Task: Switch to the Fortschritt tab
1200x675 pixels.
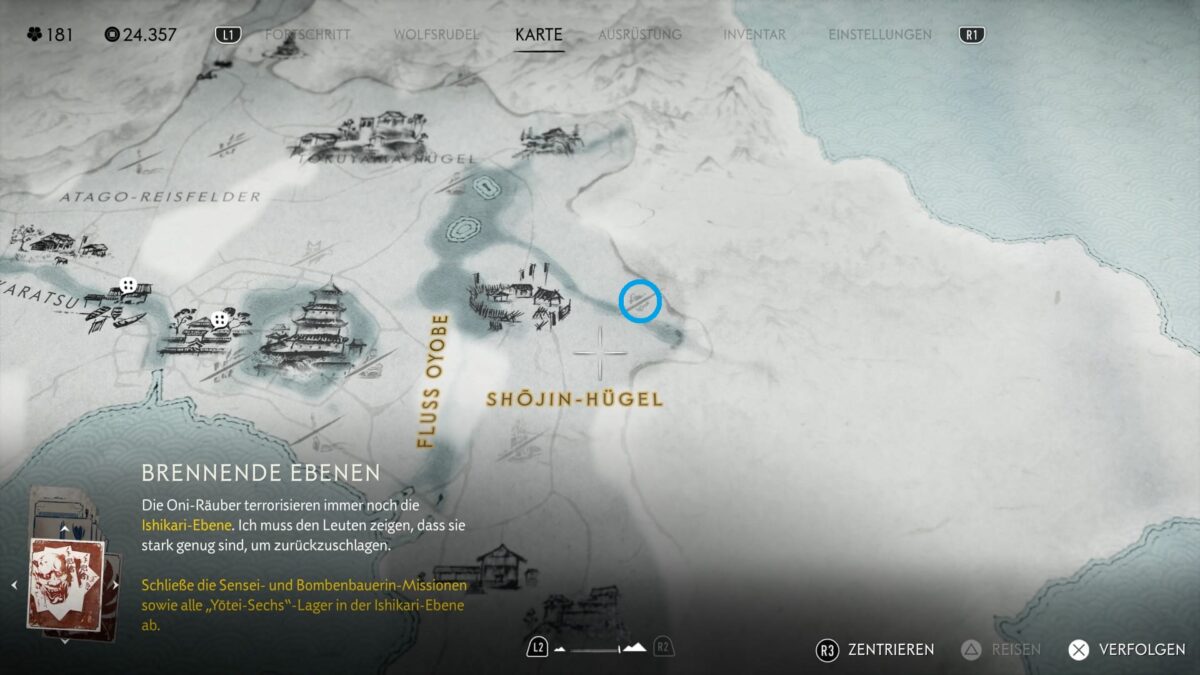Action: tap(307, 34)
